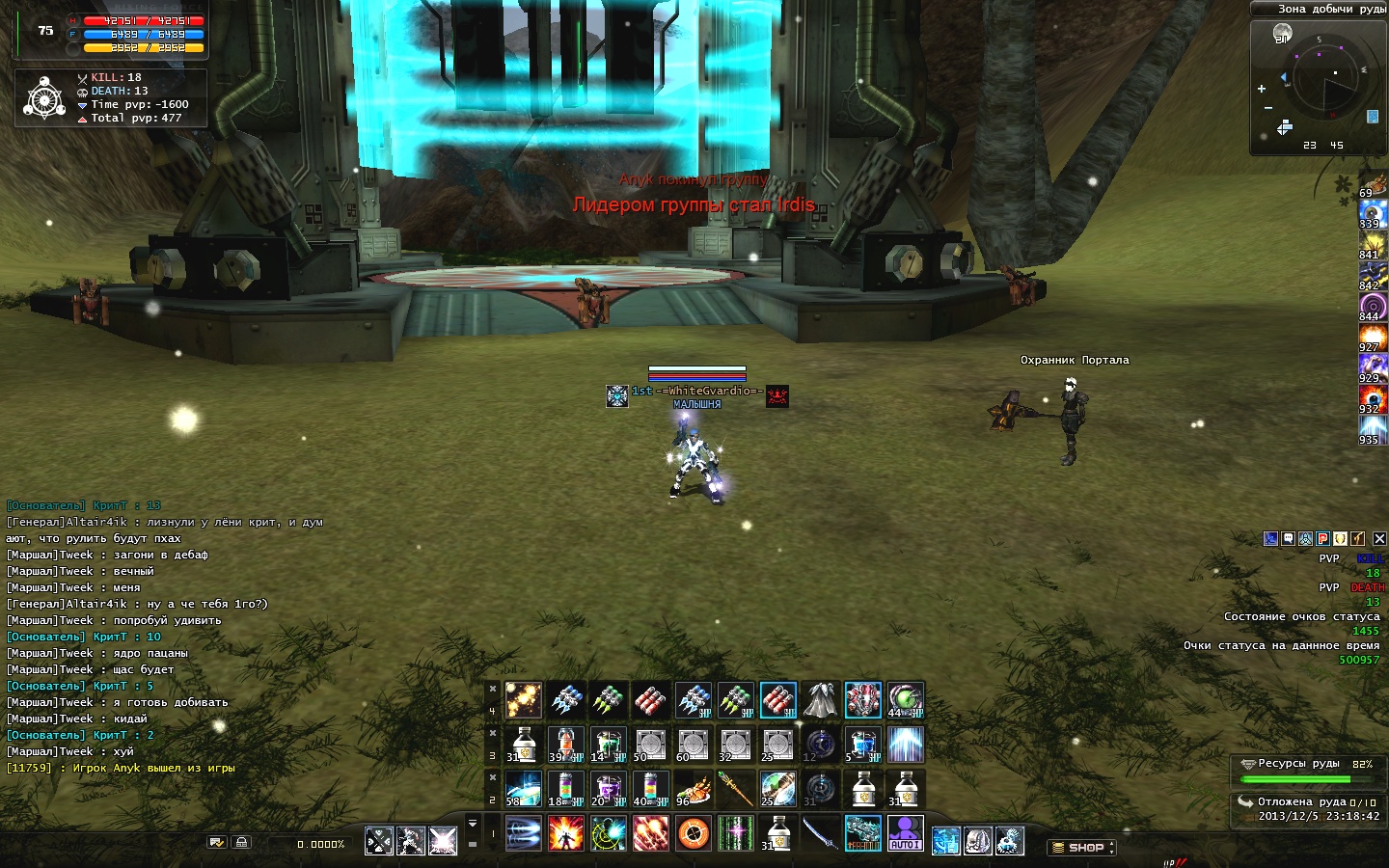The image size is (1389, 868).
Task: Zoom out the minimap with minus button
Action: (1268, 108)
